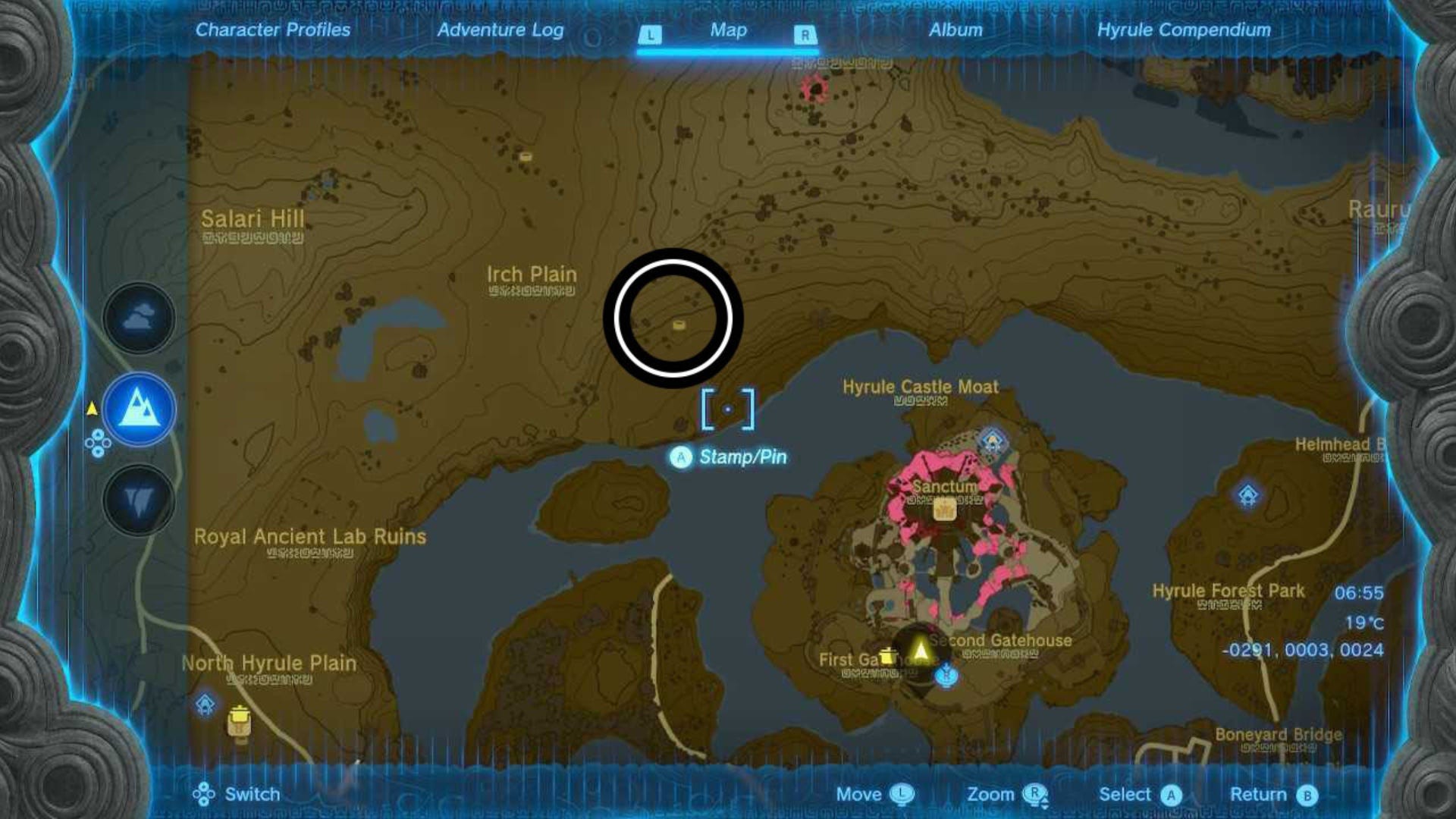The image size is (1456, 819).
Task: Select the Skyview Tower icon near Sanctum
Action: click(991, 438)
